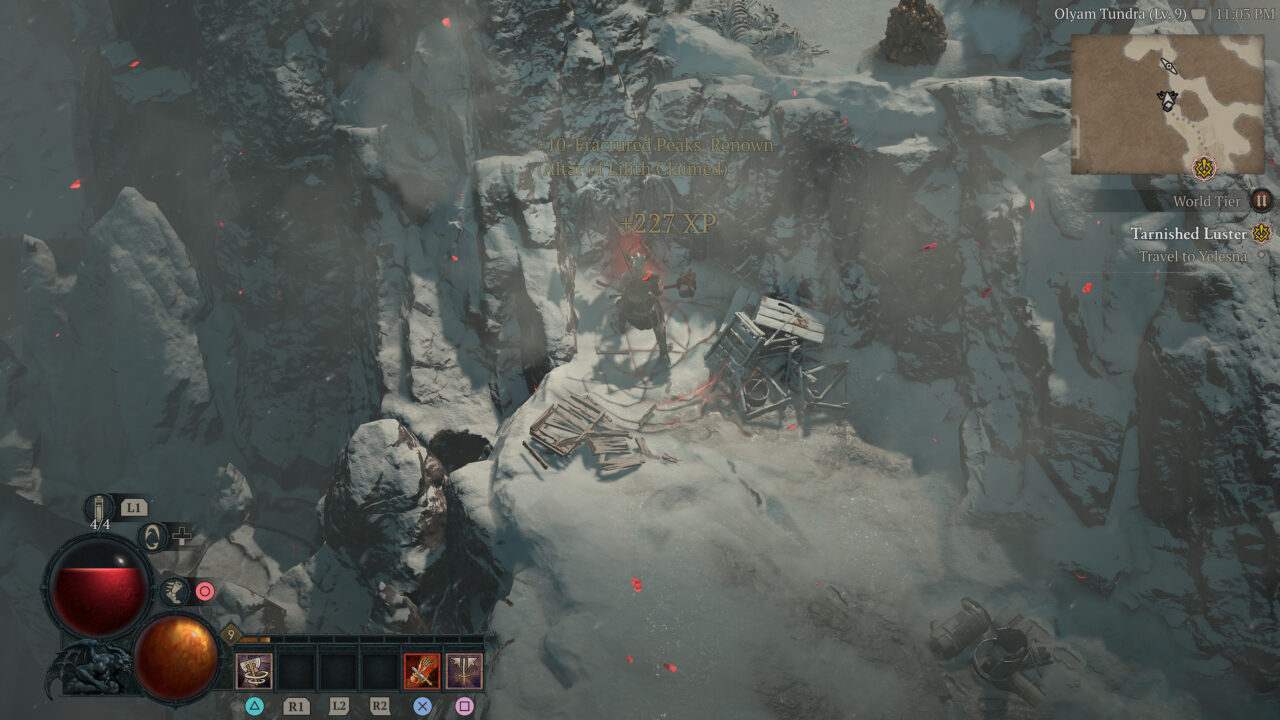Click the minimap panel
1280x720 pixels.
click(1170, 105)
